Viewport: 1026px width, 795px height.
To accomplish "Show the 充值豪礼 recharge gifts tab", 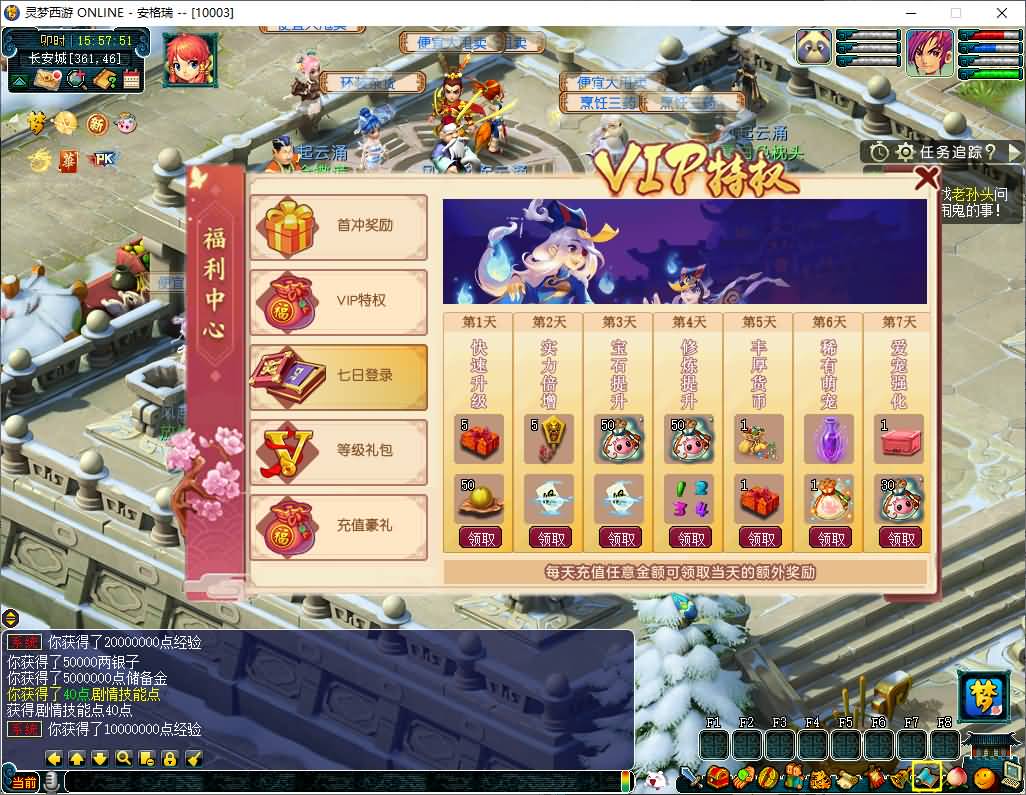I will 338,526.
